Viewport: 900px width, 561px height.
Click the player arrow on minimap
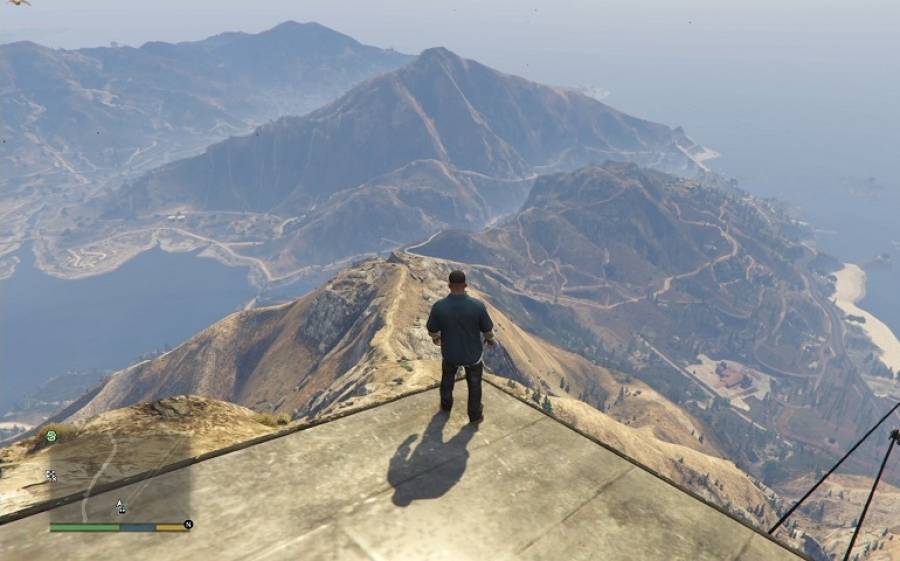[120, 506]
